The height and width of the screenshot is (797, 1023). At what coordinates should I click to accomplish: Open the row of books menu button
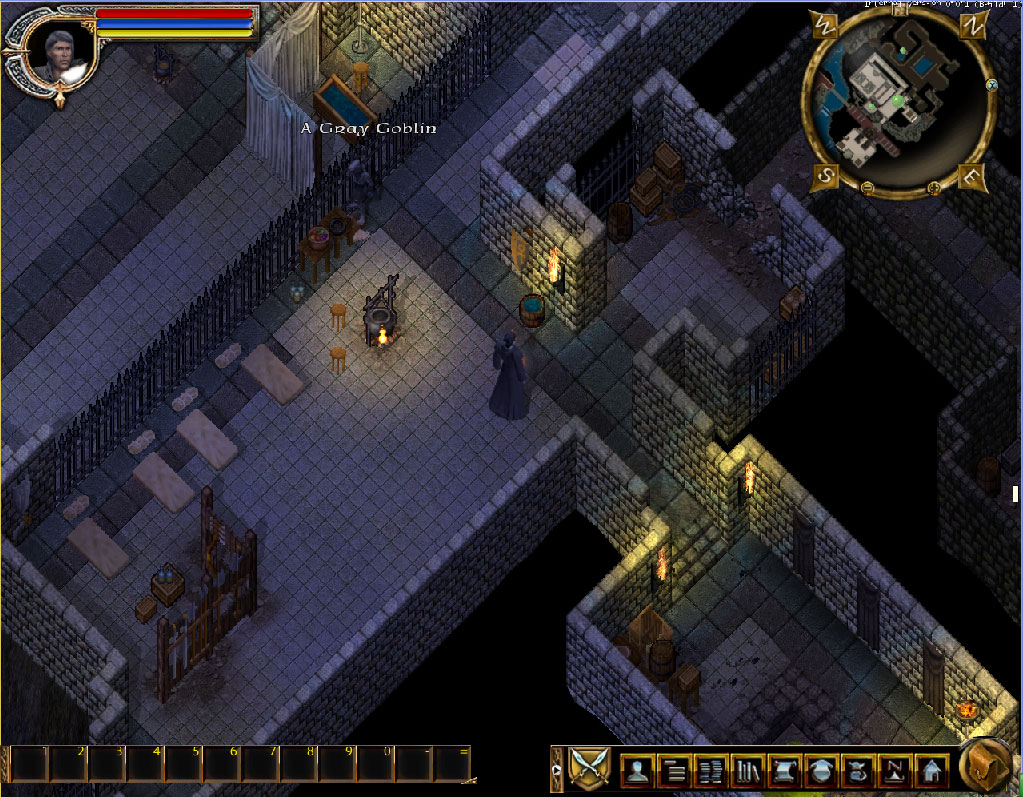[x=748, y=770]
